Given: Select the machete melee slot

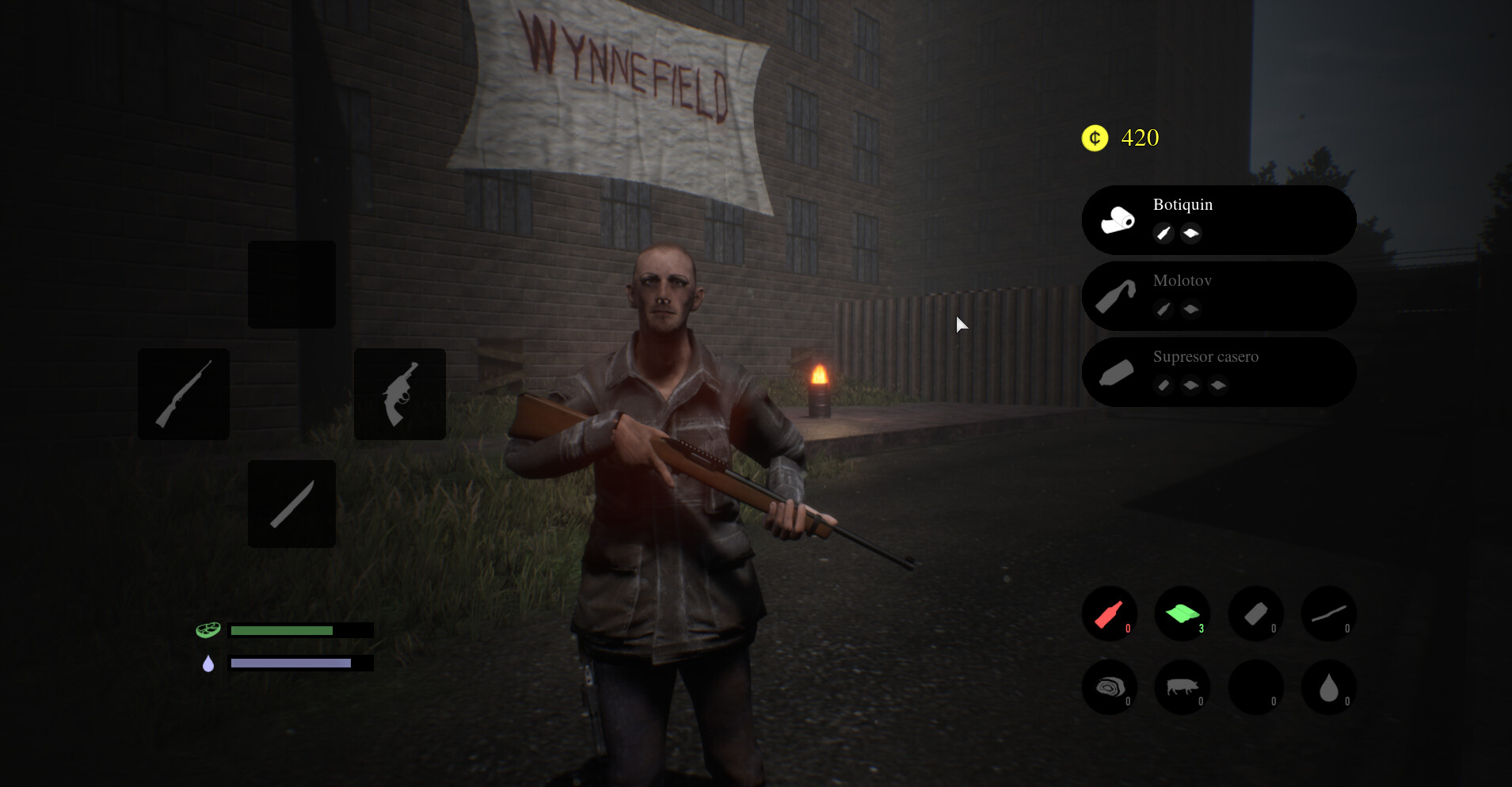Looking at the screenshot, I should click(x=291, y=504).
